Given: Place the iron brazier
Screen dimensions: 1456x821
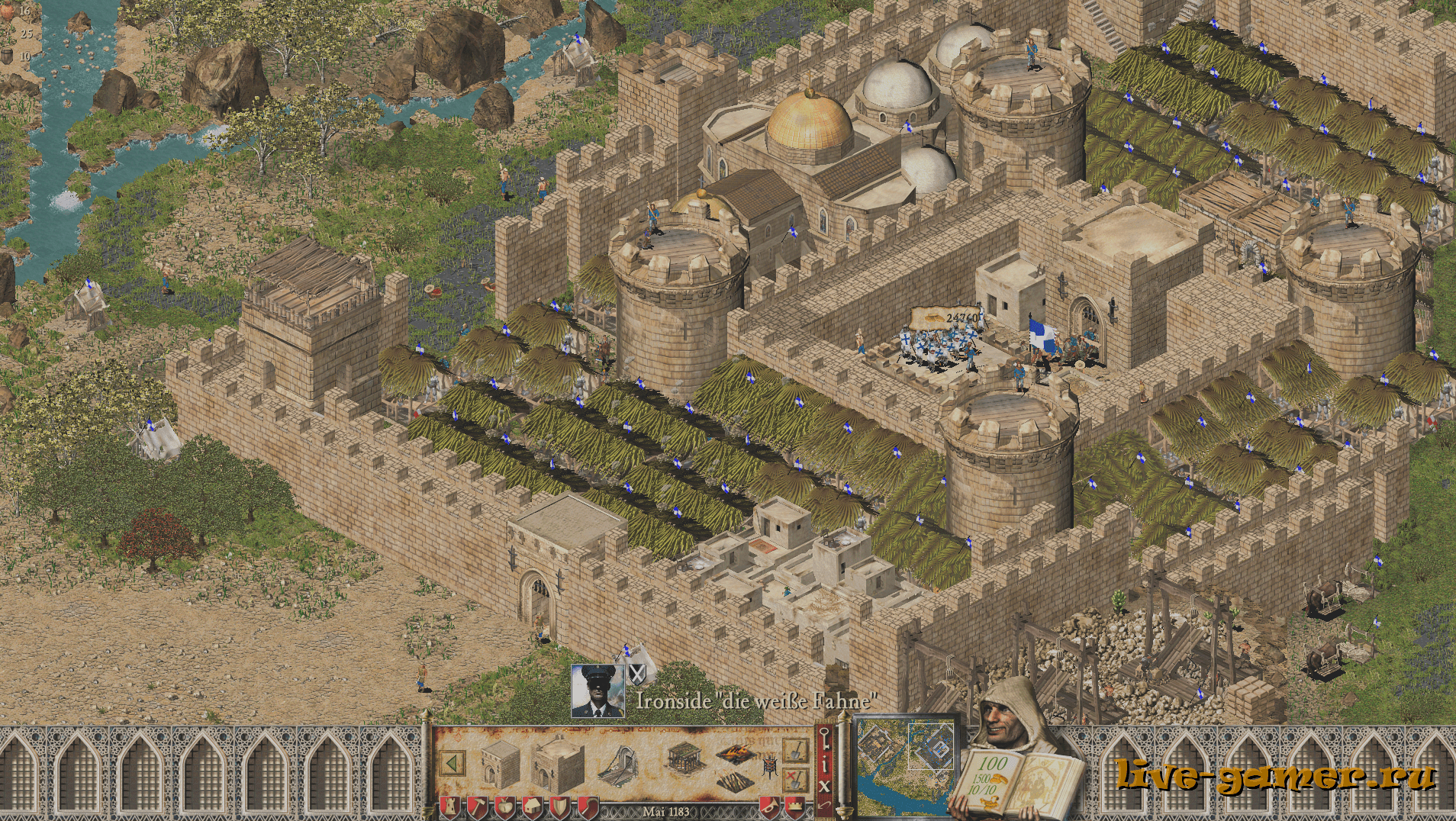Looking at the screenshot, I should 769,765.
